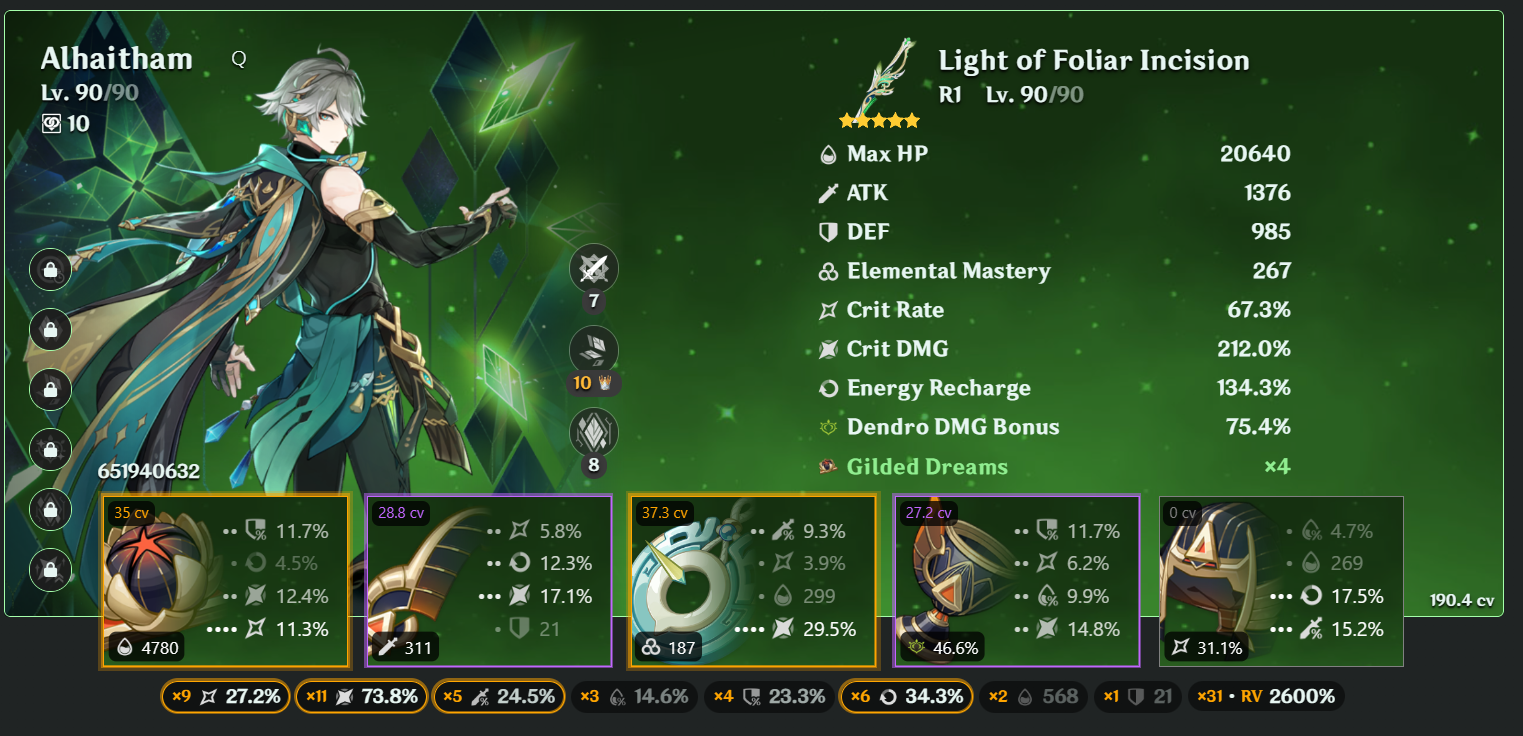Click the Q quality badge beside Alhaitham's name
This screenshot has height=736, width=1523.
coord(238,58)
